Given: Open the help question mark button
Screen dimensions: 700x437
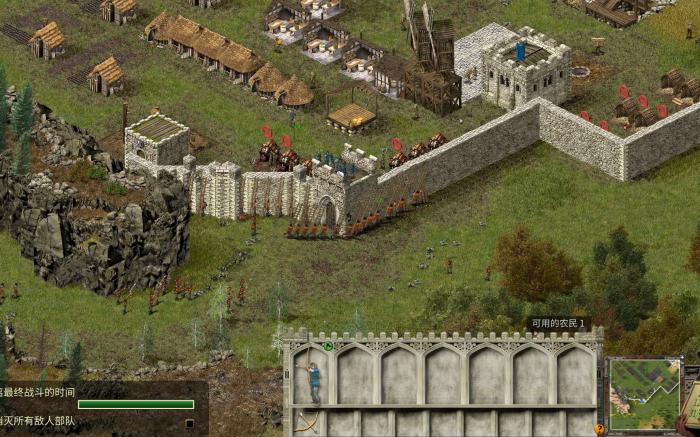Looking at the screenshot, I should click(x=600, y=429).
